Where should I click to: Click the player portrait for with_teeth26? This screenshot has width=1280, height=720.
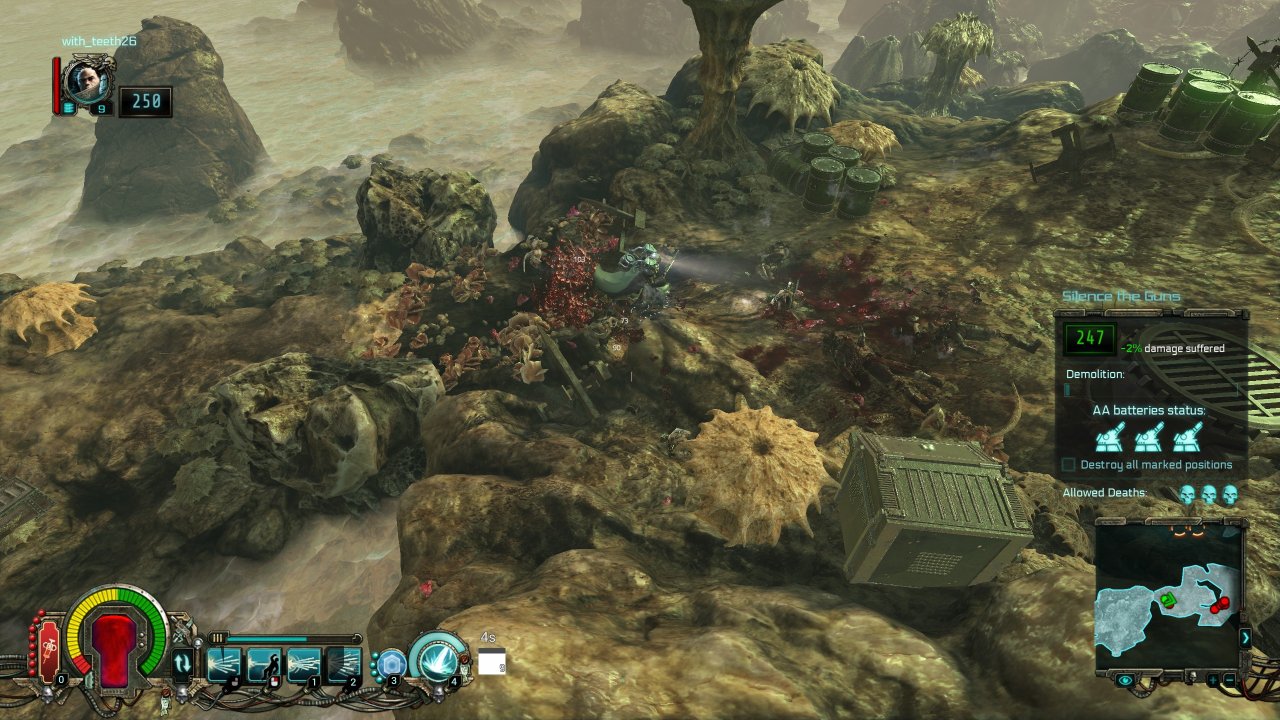87,80
